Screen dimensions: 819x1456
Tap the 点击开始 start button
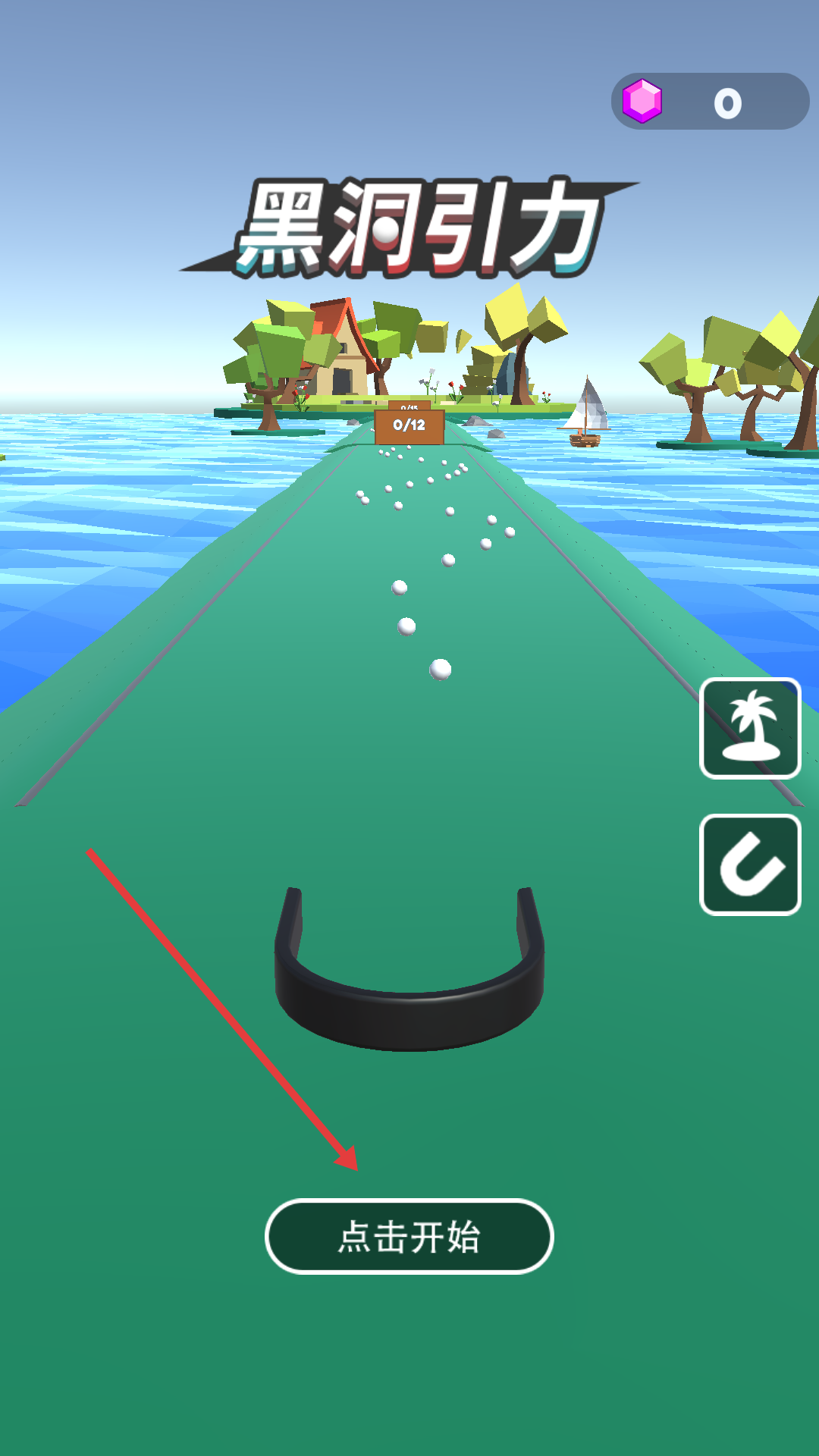[409, 1236]
